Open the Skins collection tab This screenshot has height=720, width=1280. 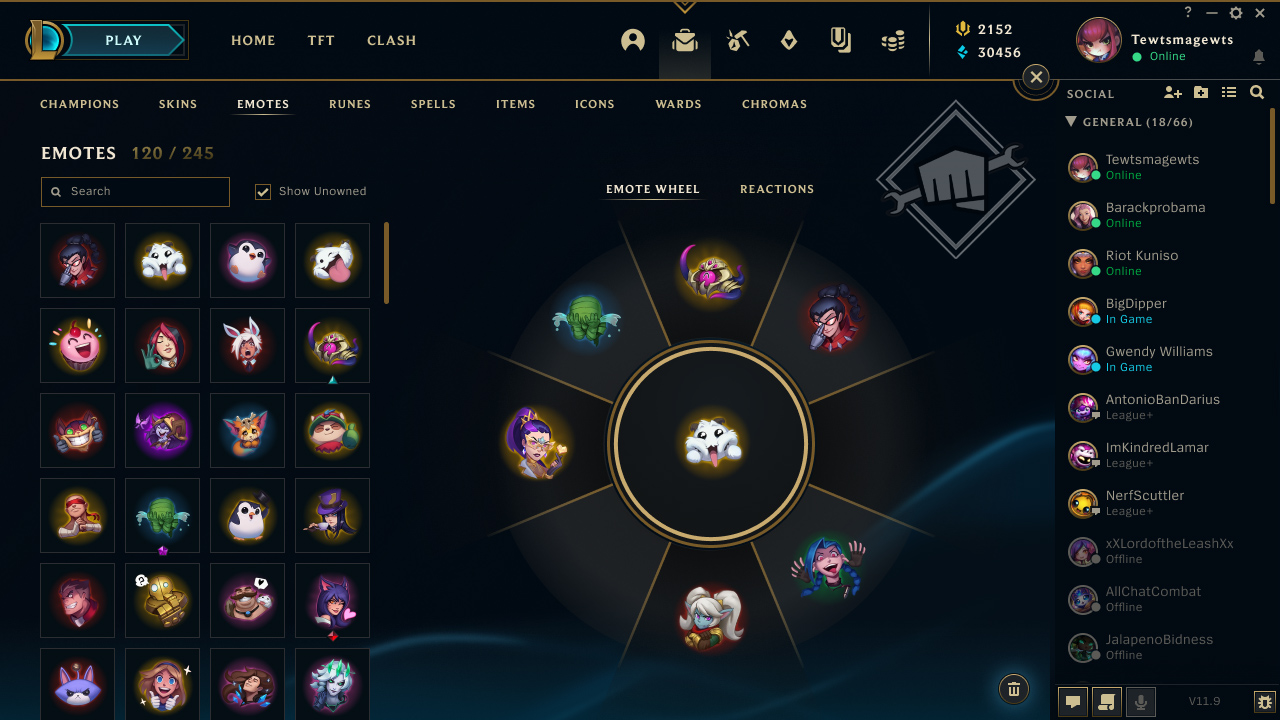178,104
